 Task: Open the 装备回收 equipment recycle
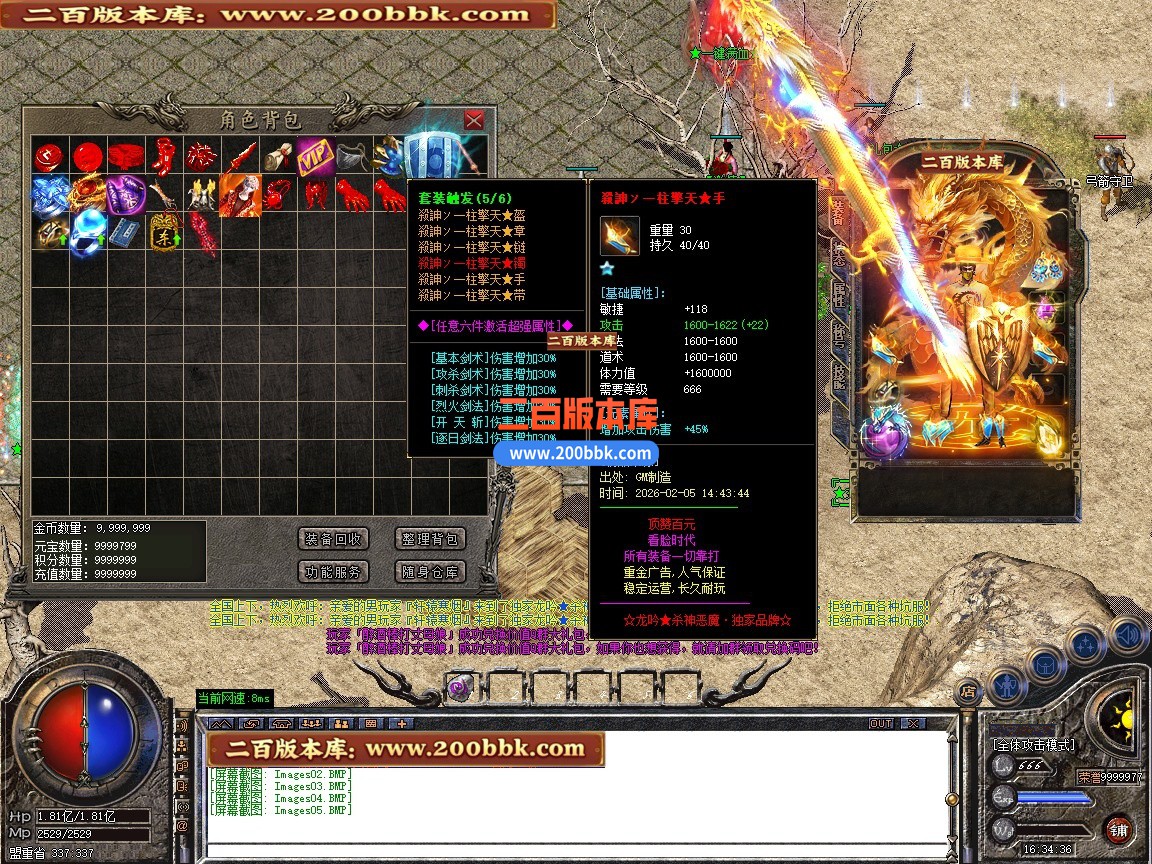click(x=333, y=539)
